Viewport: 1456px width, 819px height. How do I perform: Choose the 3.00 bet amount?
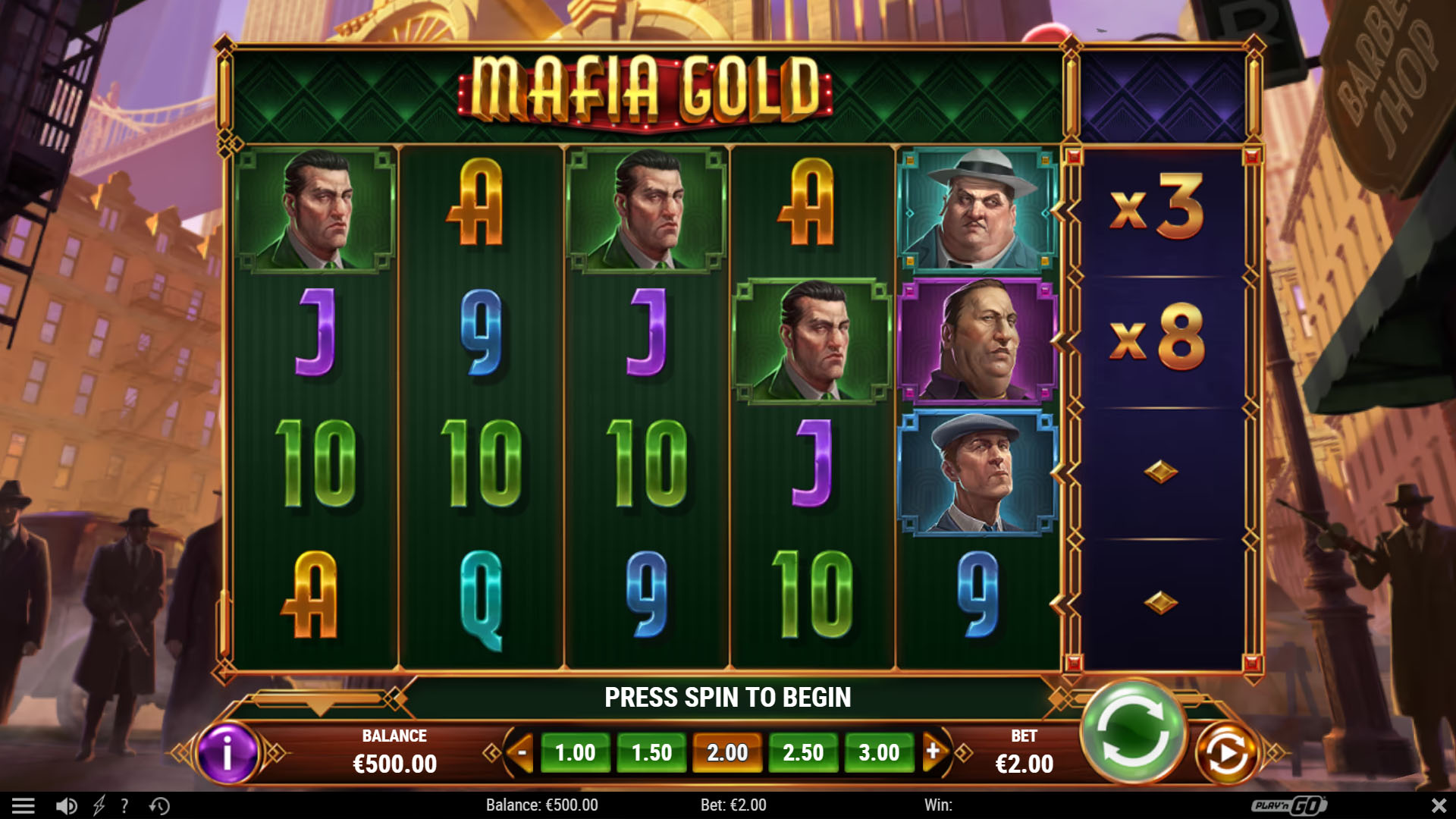coord(879,753)
